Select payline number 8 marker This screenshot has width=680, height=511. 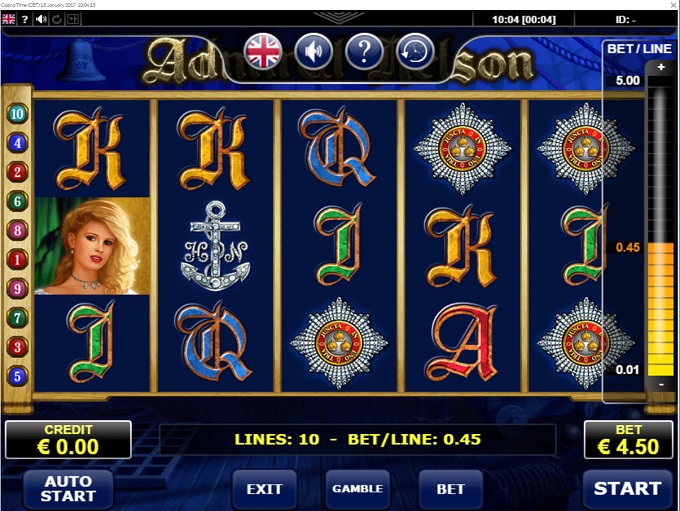click(17, 230)
